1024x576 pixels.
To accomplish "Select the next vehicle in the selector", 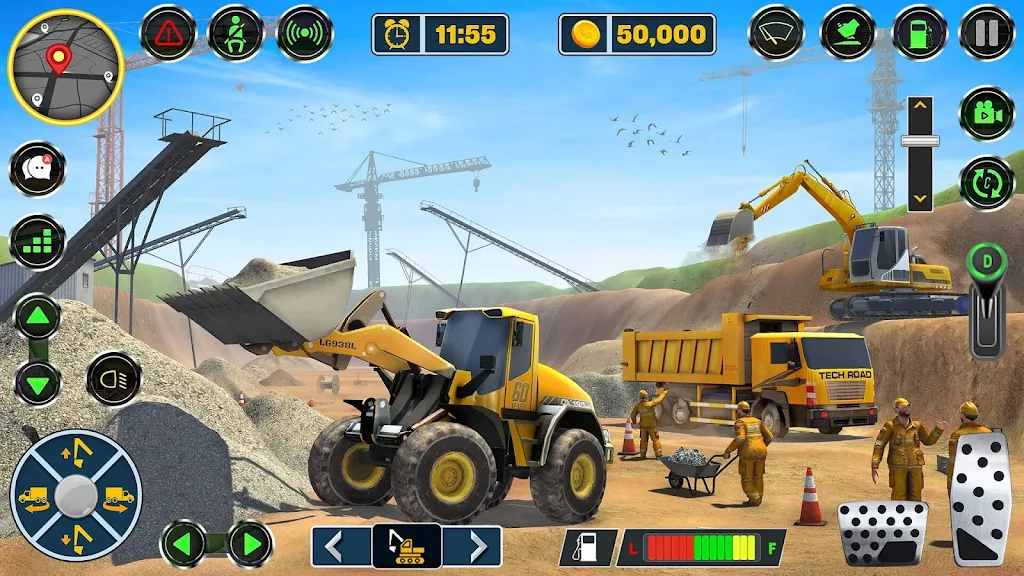I will click(x=472, y=547).
